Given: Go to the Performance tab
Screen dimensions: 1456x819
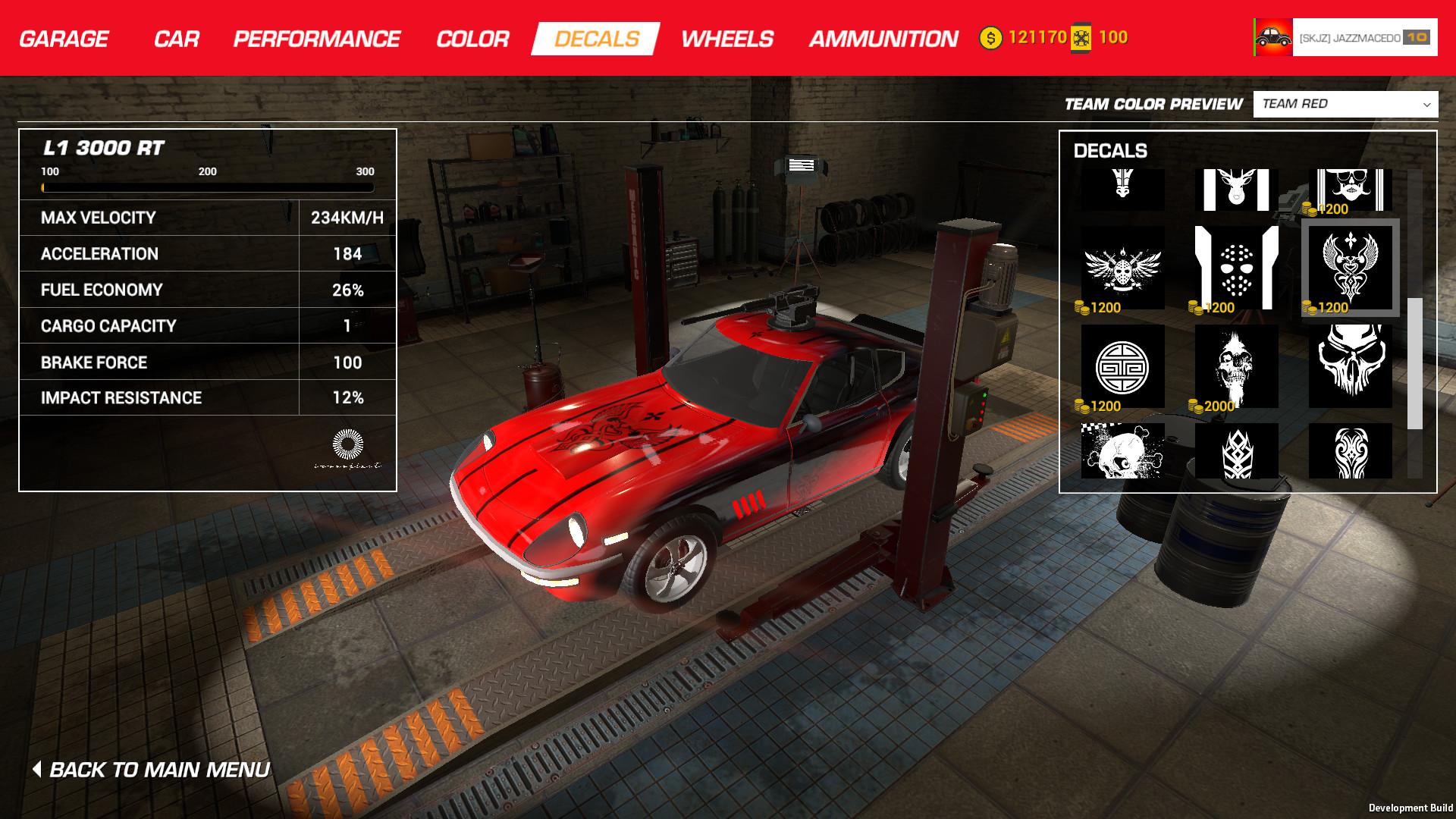Looking at the screenshot, I should 316,39.
